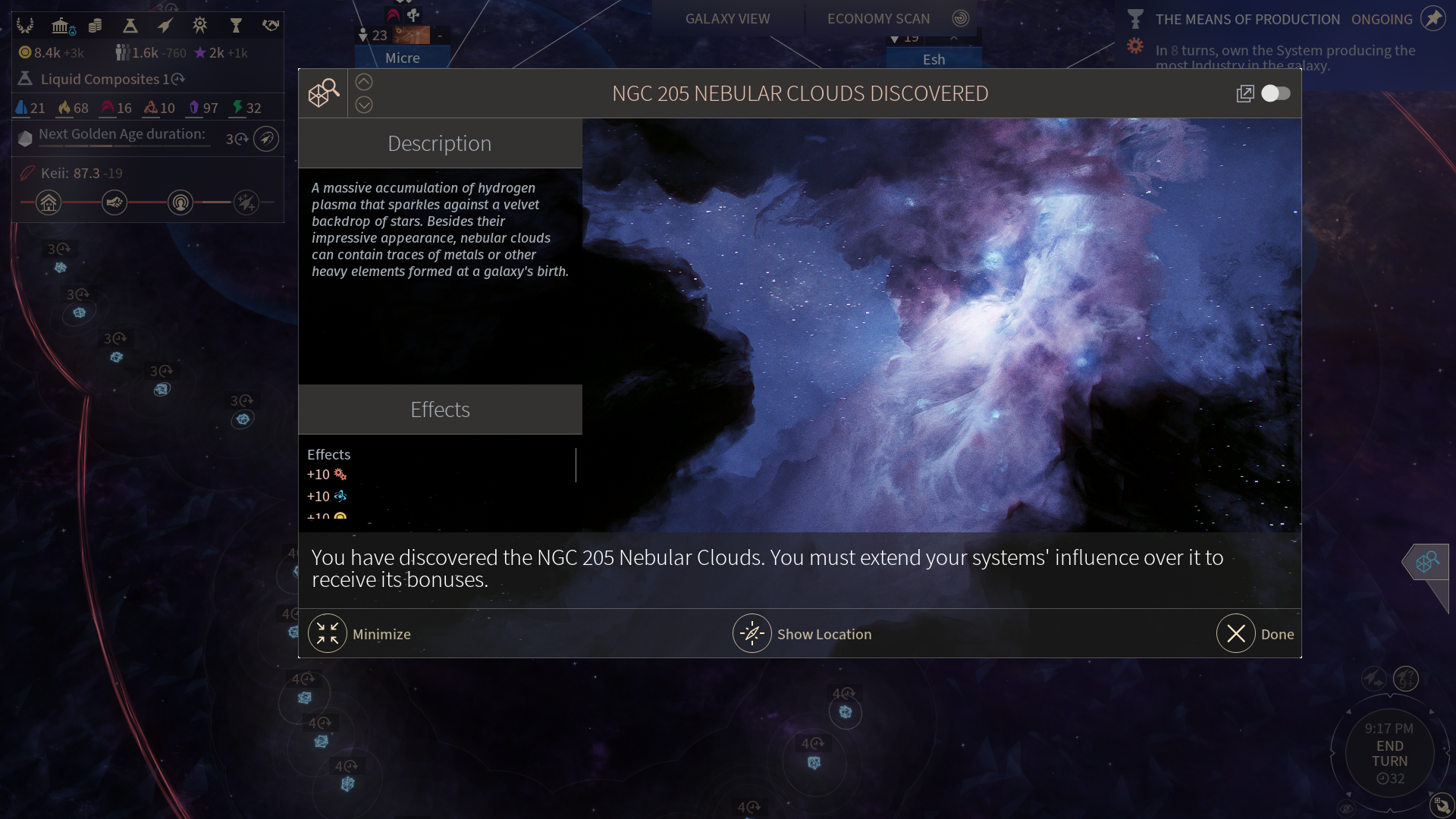Image resolution: width=1456 pixels, height=819 pixels.
Task: Select the Liquid Composites research entry
Action: [x=102, y=79]
